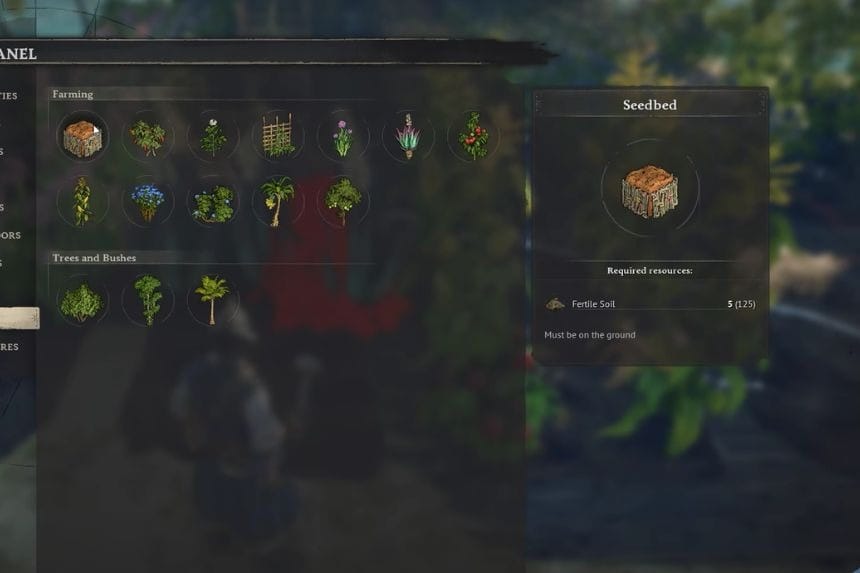Select the Seedbed icon in Farming
Screen dimensions: 860x573
point(82,137)
